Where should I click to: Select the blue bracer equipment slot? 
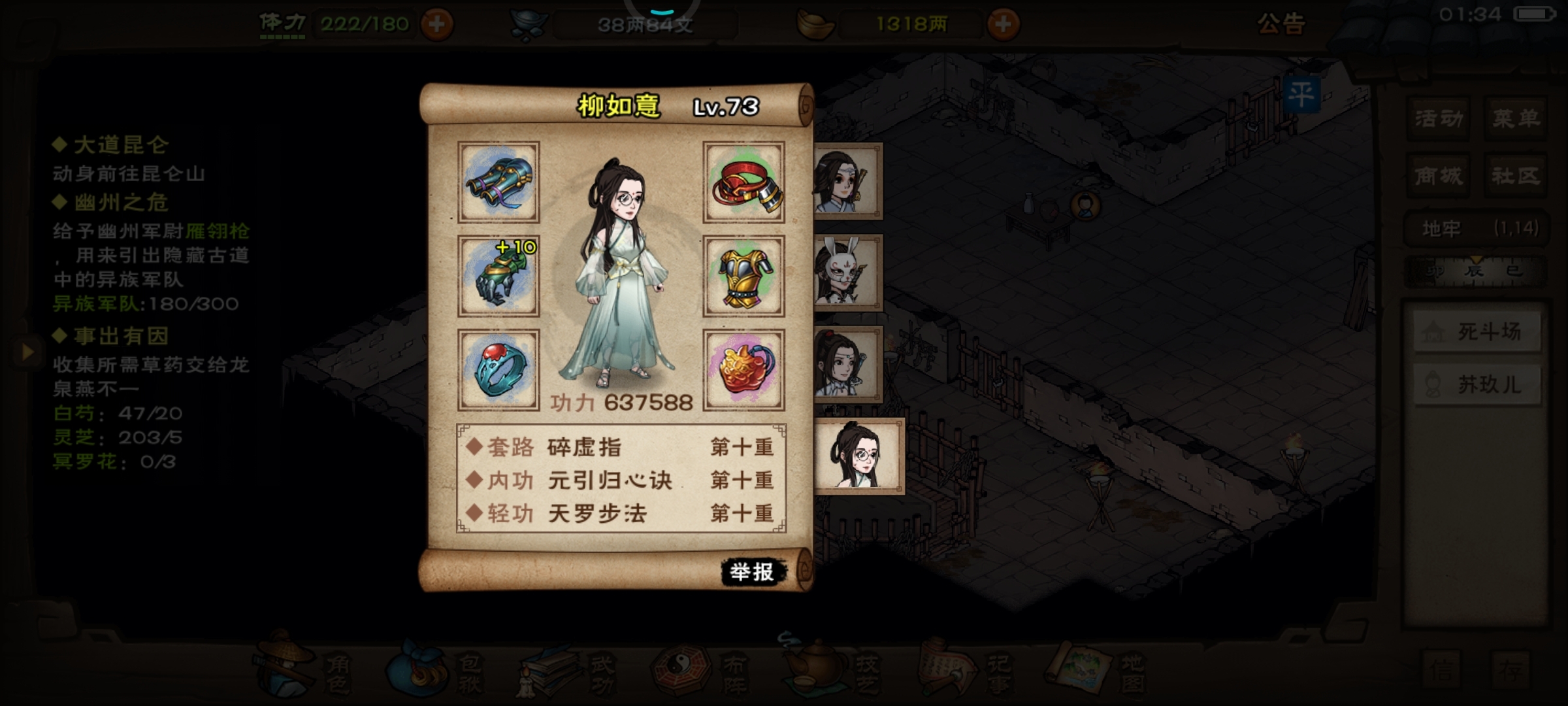click(x=498, y=182)
